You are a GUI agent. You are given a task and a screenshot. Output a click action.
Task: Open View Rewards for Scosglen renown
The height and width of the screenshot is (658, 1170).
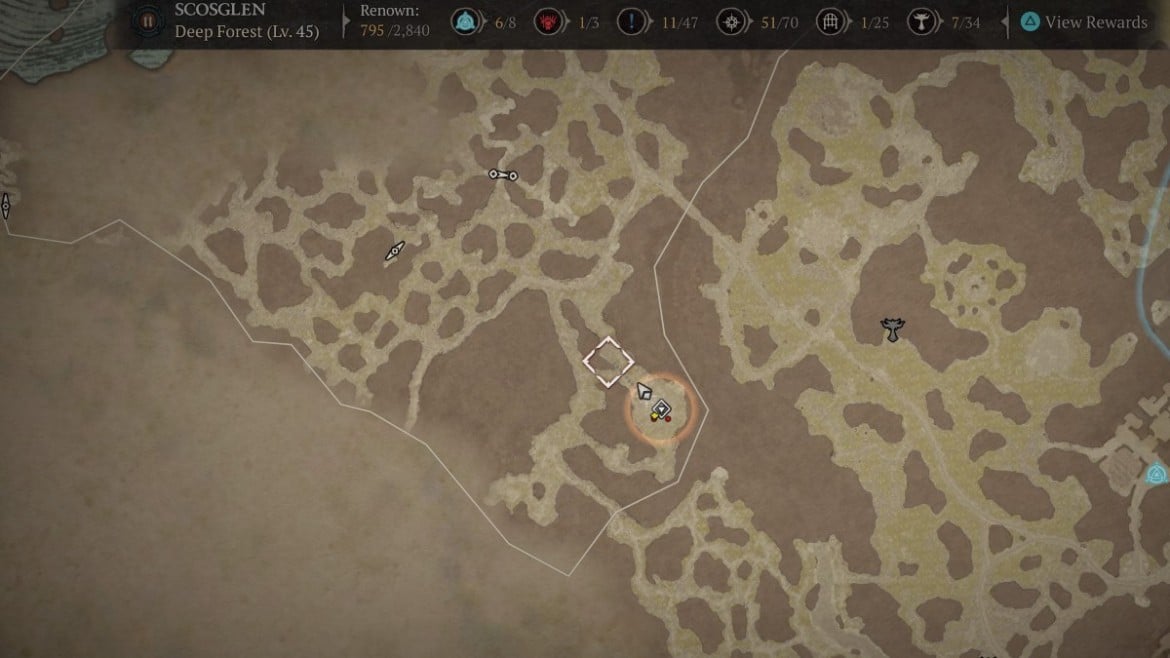click(x=1084, y=22)
